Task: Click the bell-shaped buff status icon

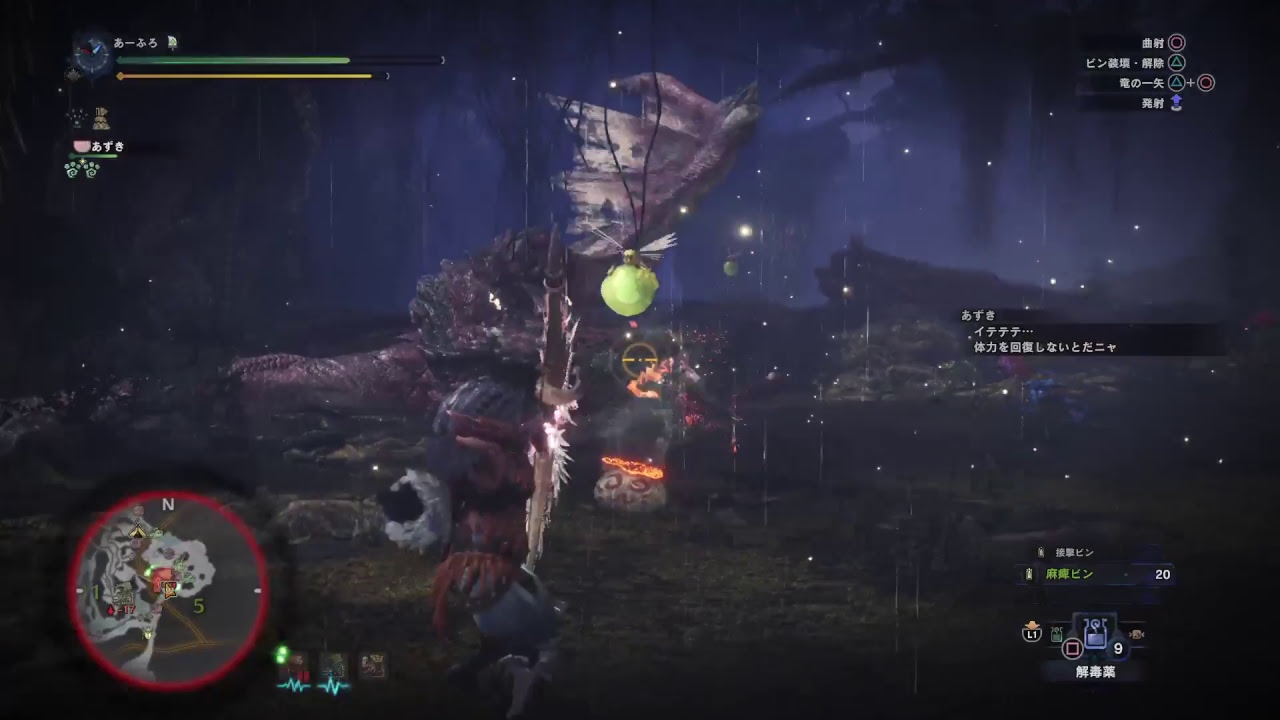Action: tap(101, 119)
